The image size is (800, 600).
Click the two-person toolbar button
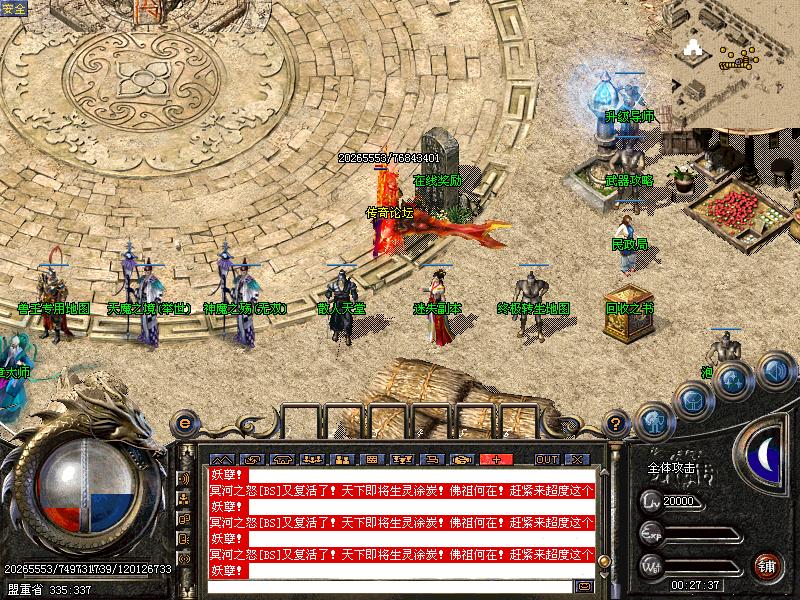340,459
